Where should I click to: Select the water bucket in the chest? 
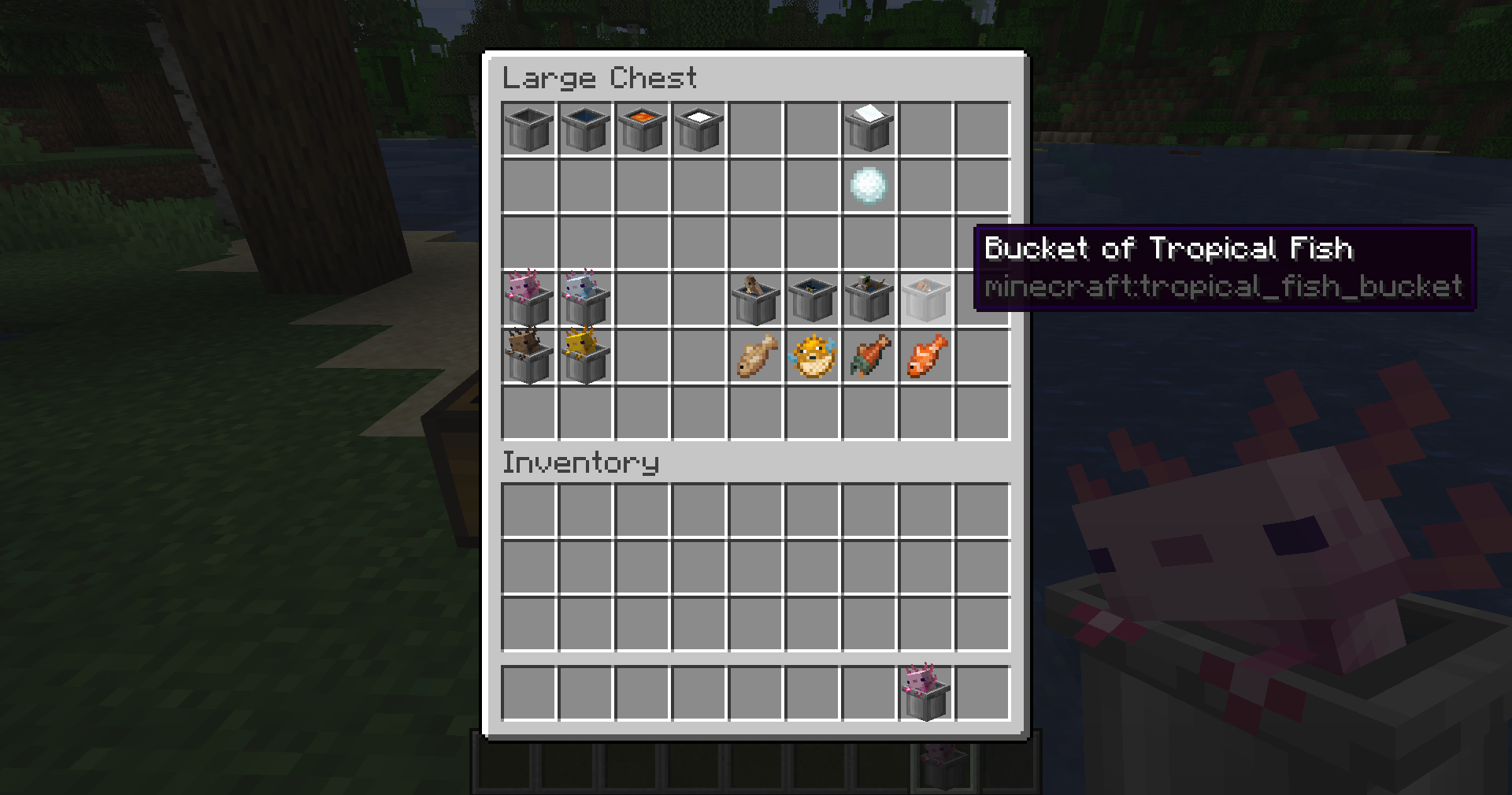point(586,129)
